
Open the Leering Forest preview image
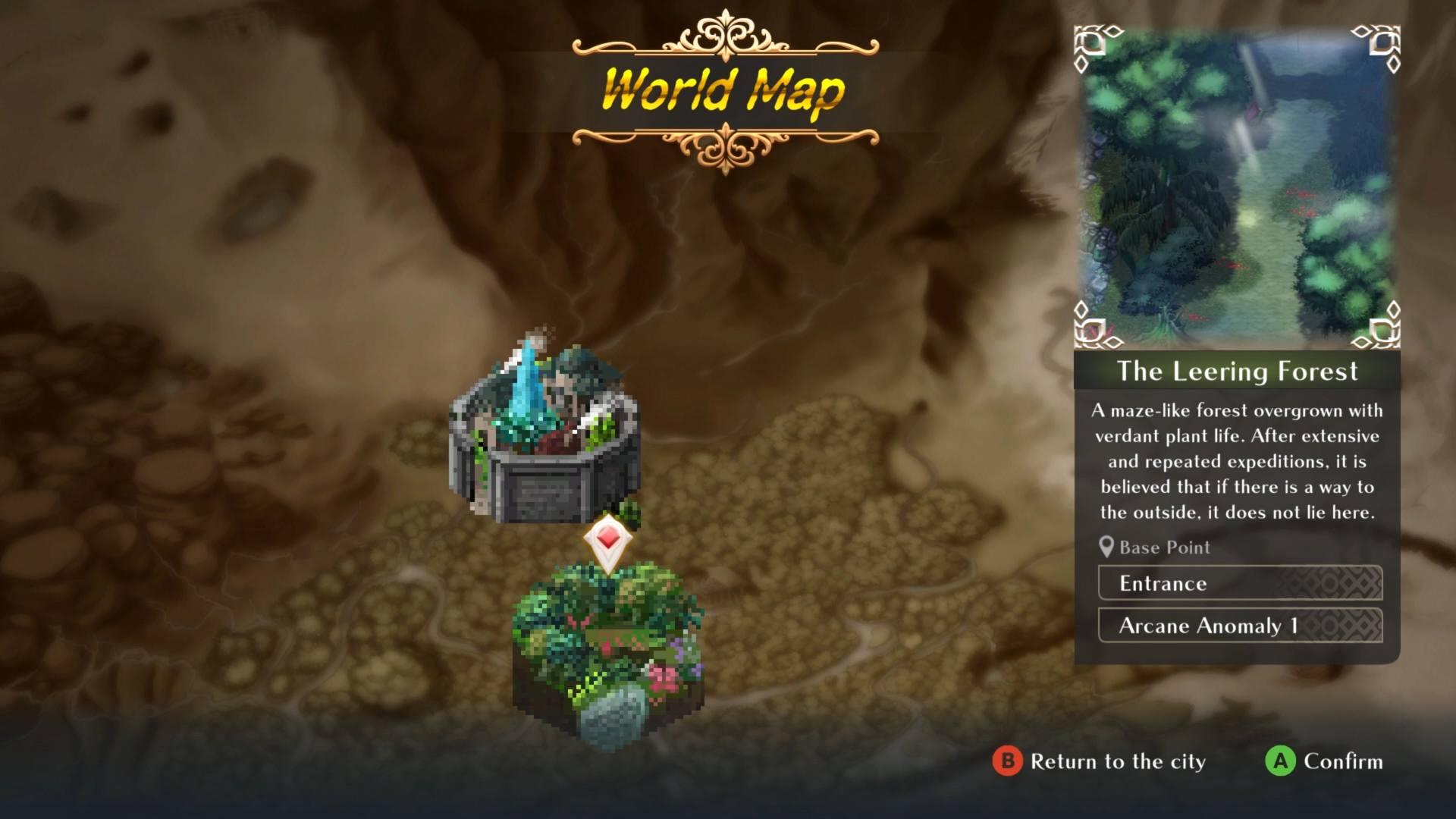1237,187
